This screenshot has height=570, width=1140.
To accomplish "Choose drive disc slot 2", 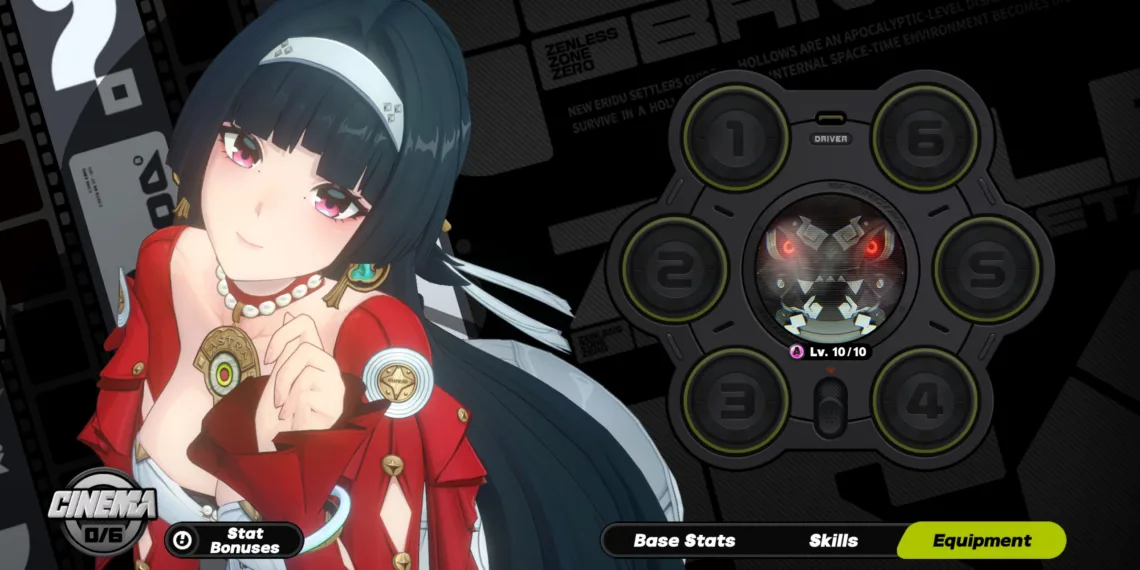I will click(x=674, y=269).
